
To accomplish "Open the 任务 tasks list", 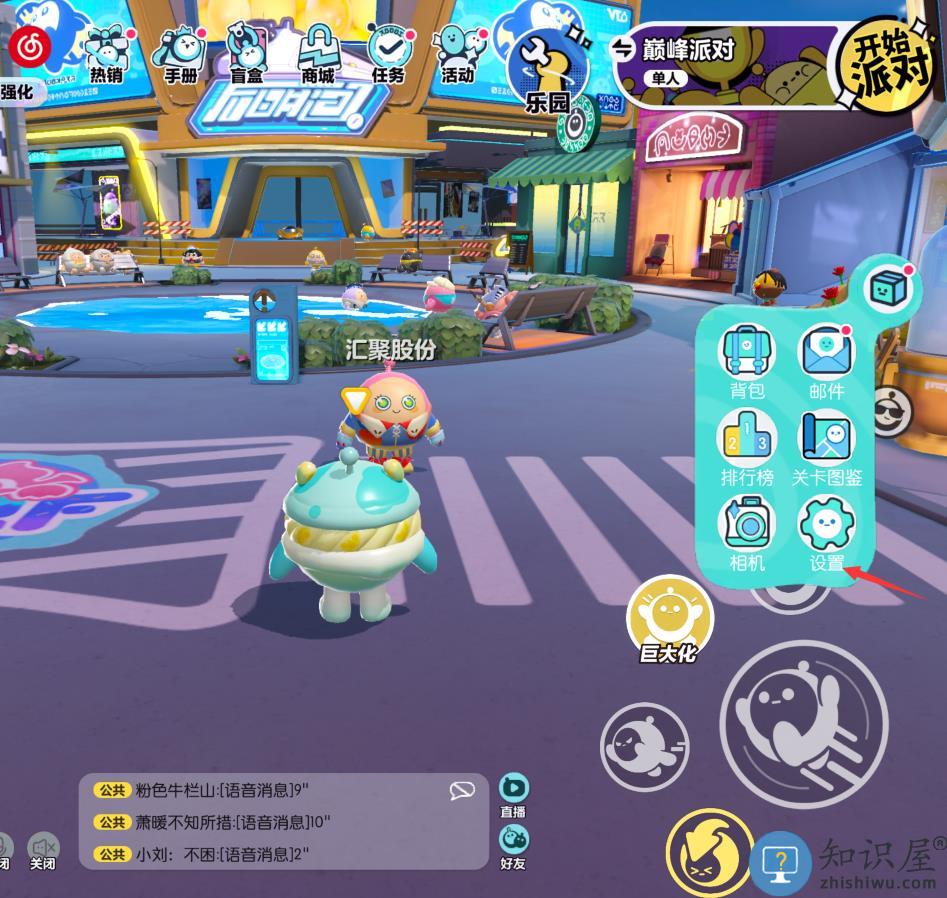I will [x=387, y=52].
